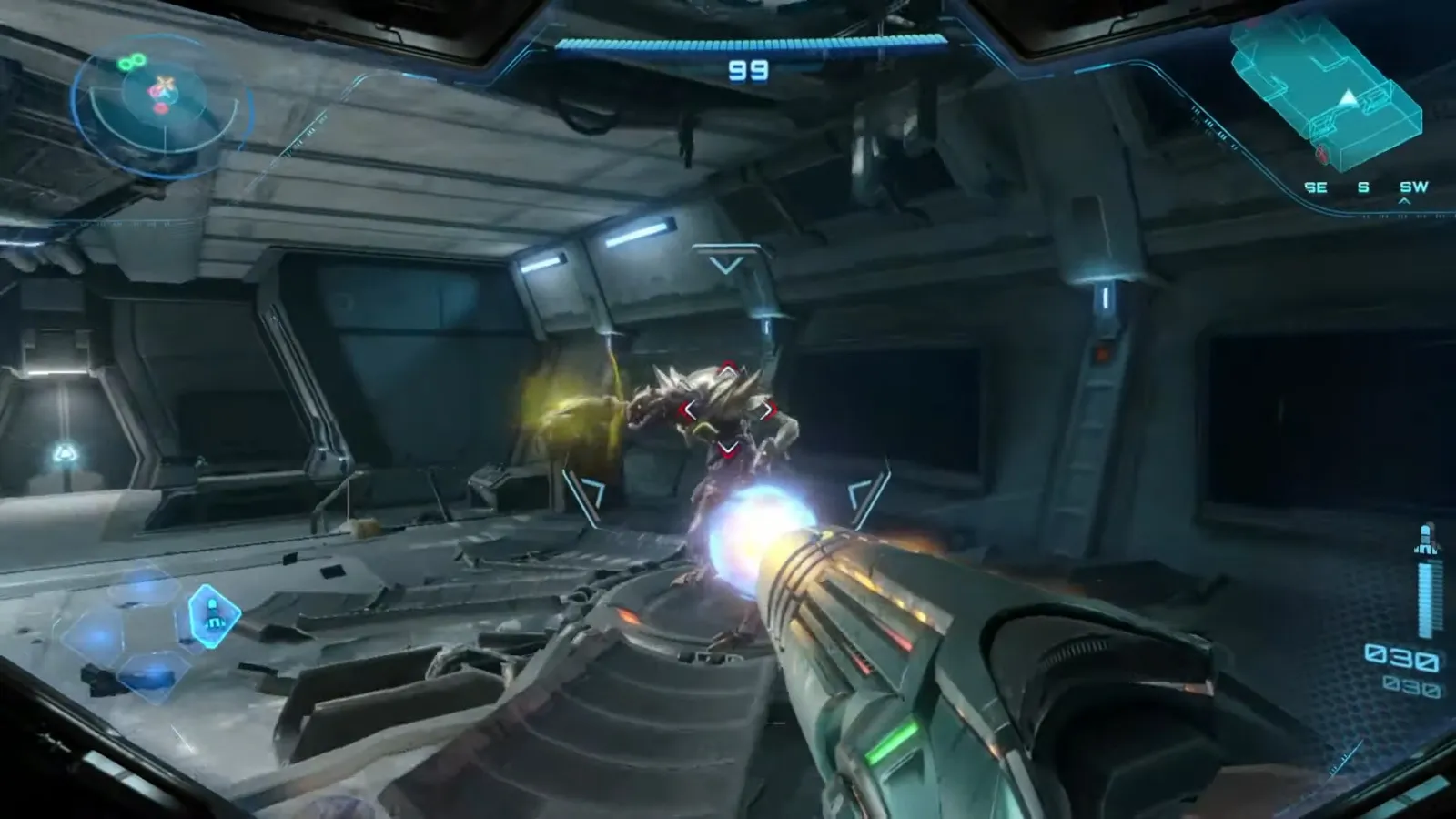The image size is (1456, 819).
Task: Click the missile icon above the ammo gauge
Action: pyautogui.click(x=1426, y=541)
